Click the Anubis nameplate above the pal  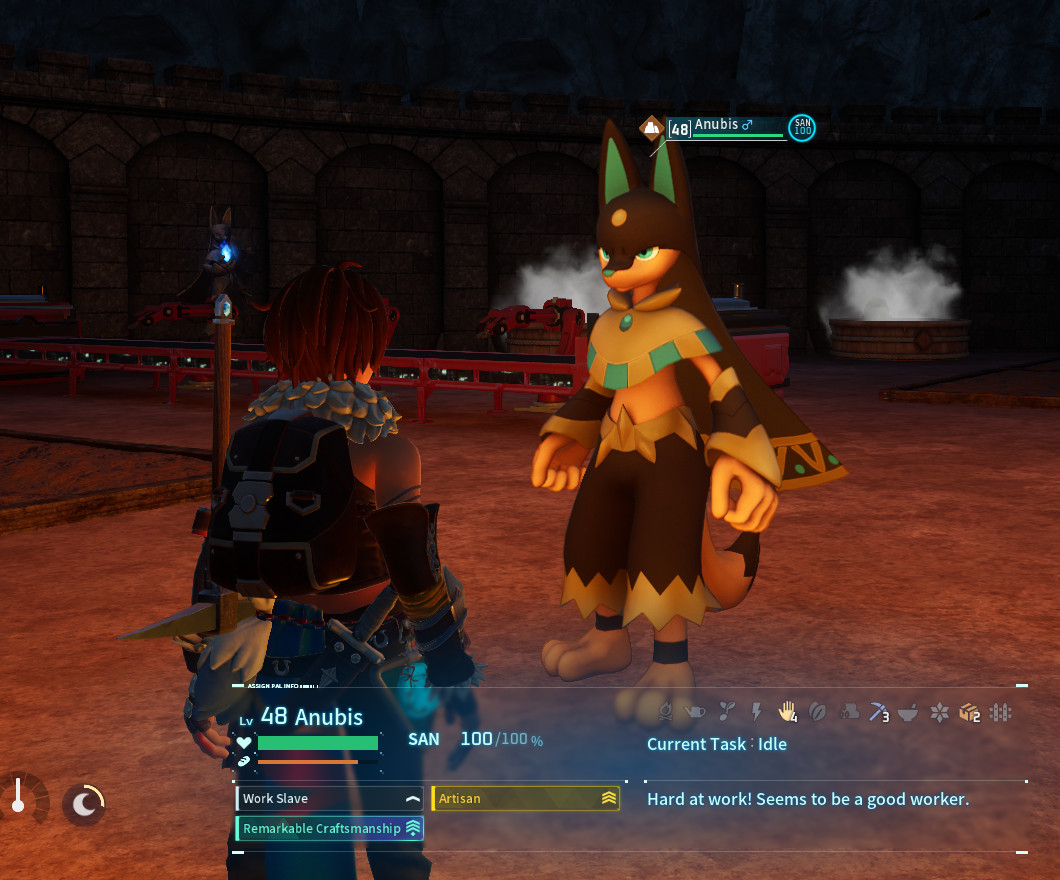(x=725, y=127)
